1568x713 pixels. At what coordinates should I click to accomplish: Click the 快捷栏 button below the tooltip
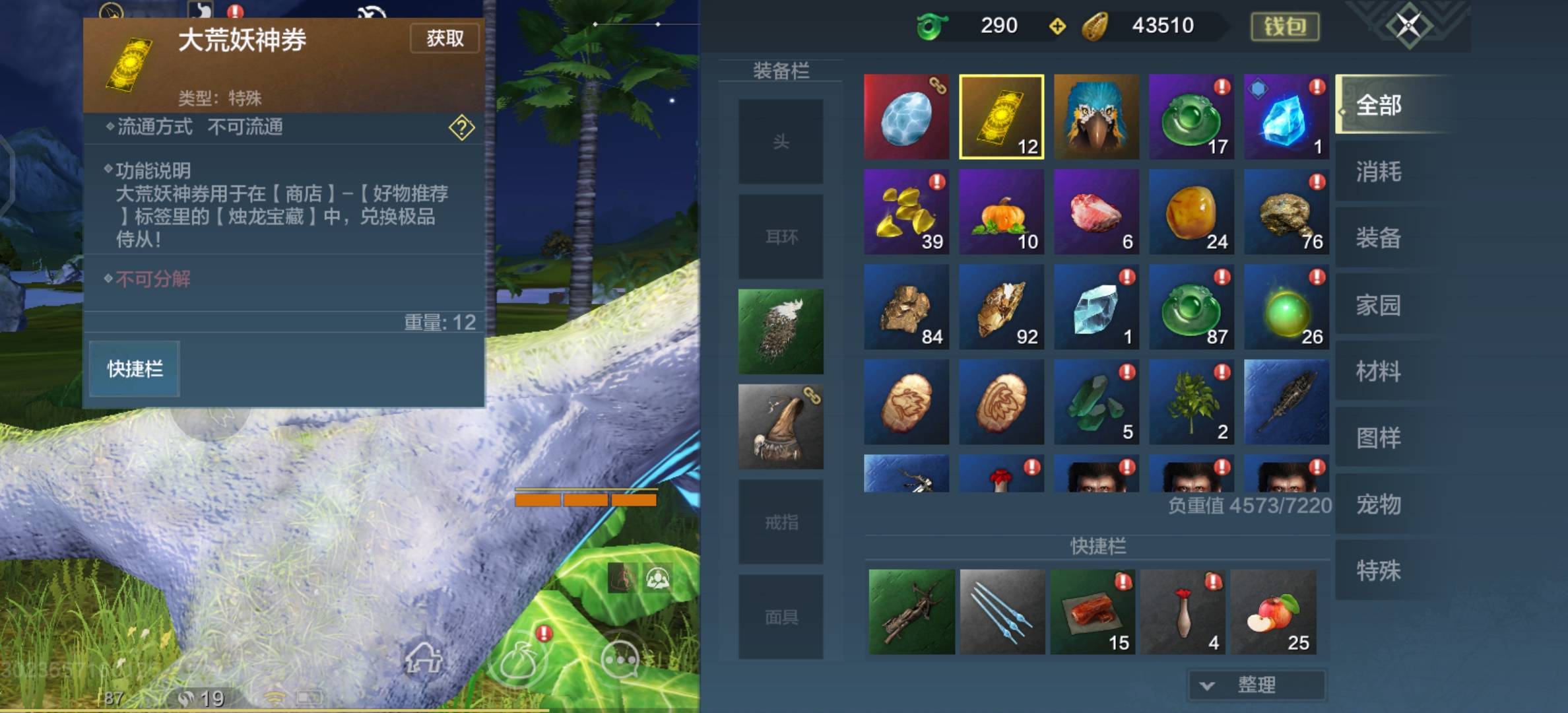(134, 368)
